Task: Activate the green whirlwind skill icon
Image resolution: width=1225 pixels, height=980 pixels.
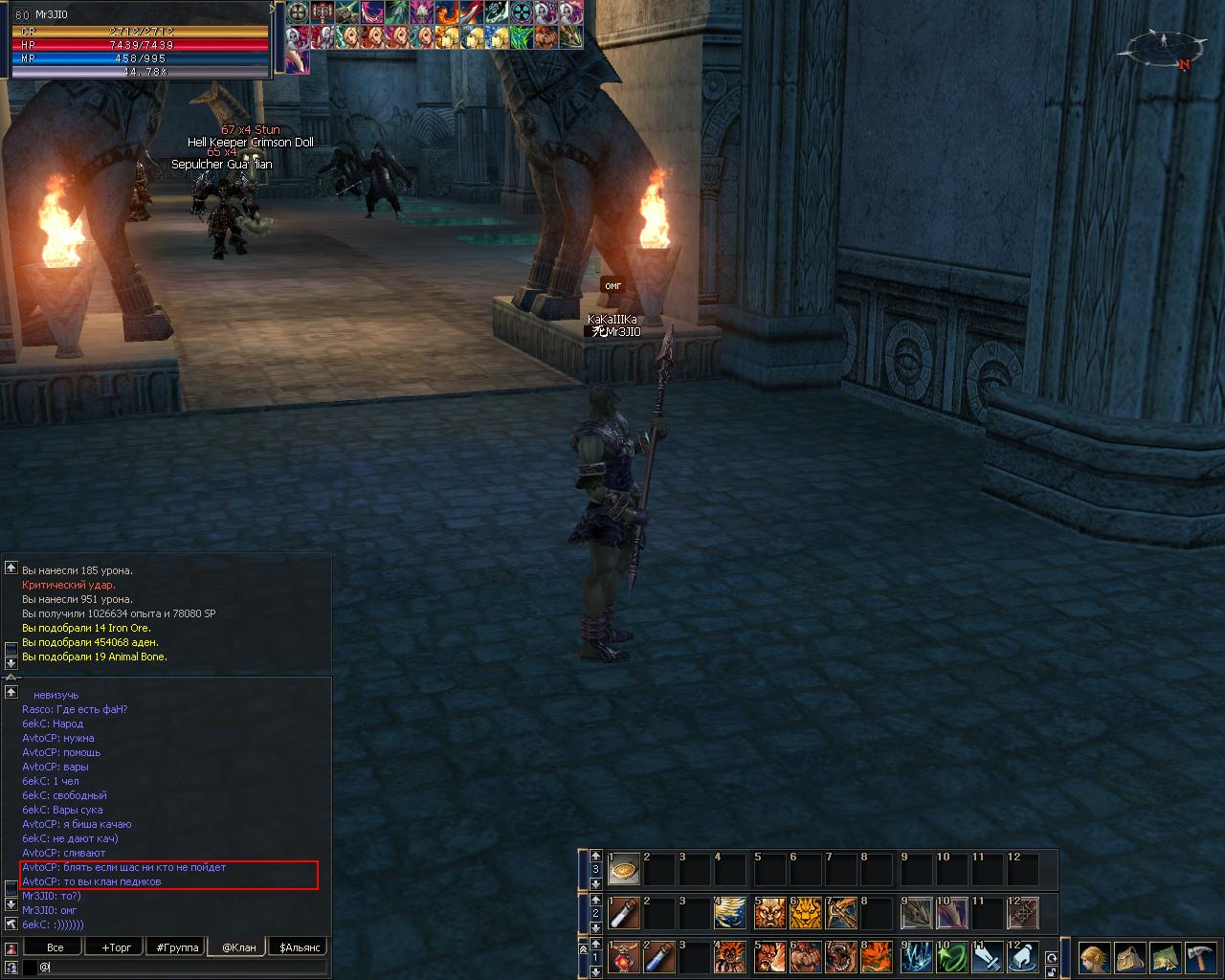Action: (950, 957)
